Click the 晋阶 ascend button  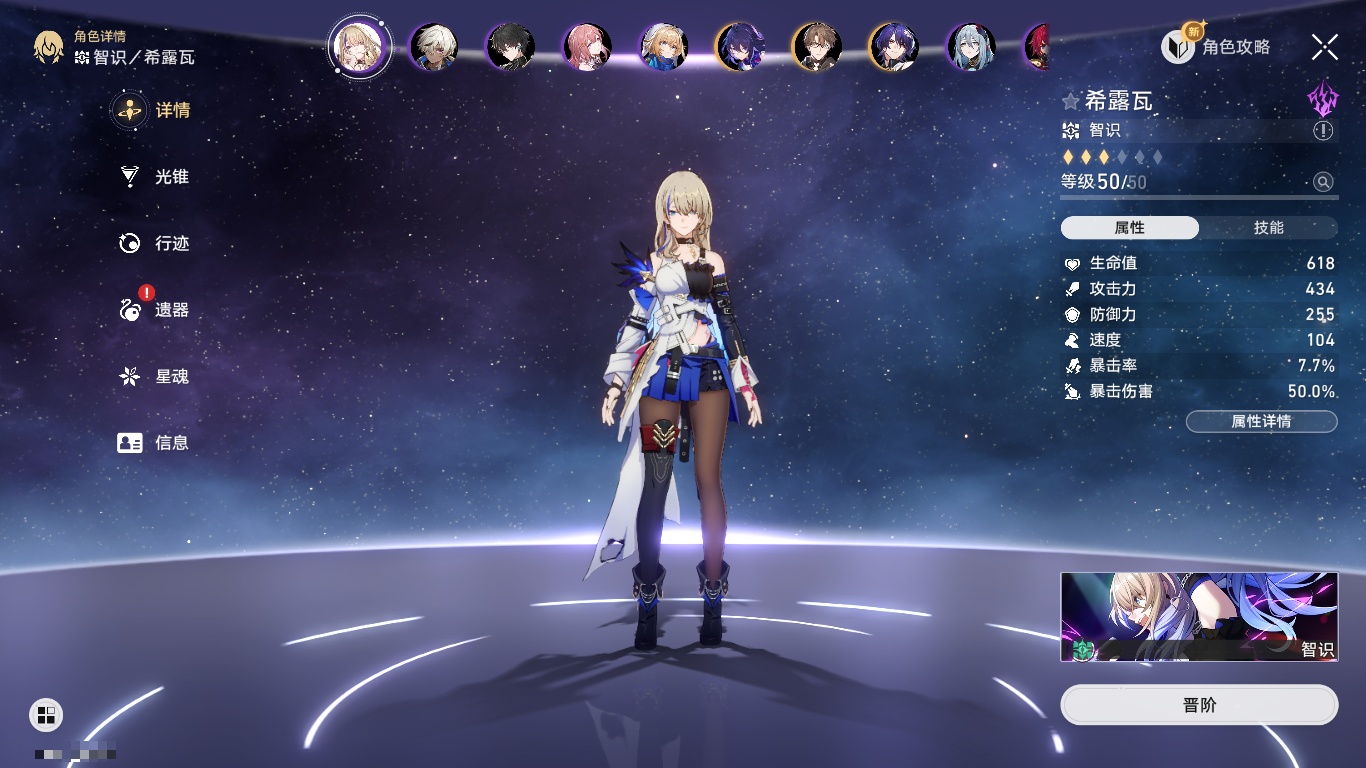tap(1199, 705)
